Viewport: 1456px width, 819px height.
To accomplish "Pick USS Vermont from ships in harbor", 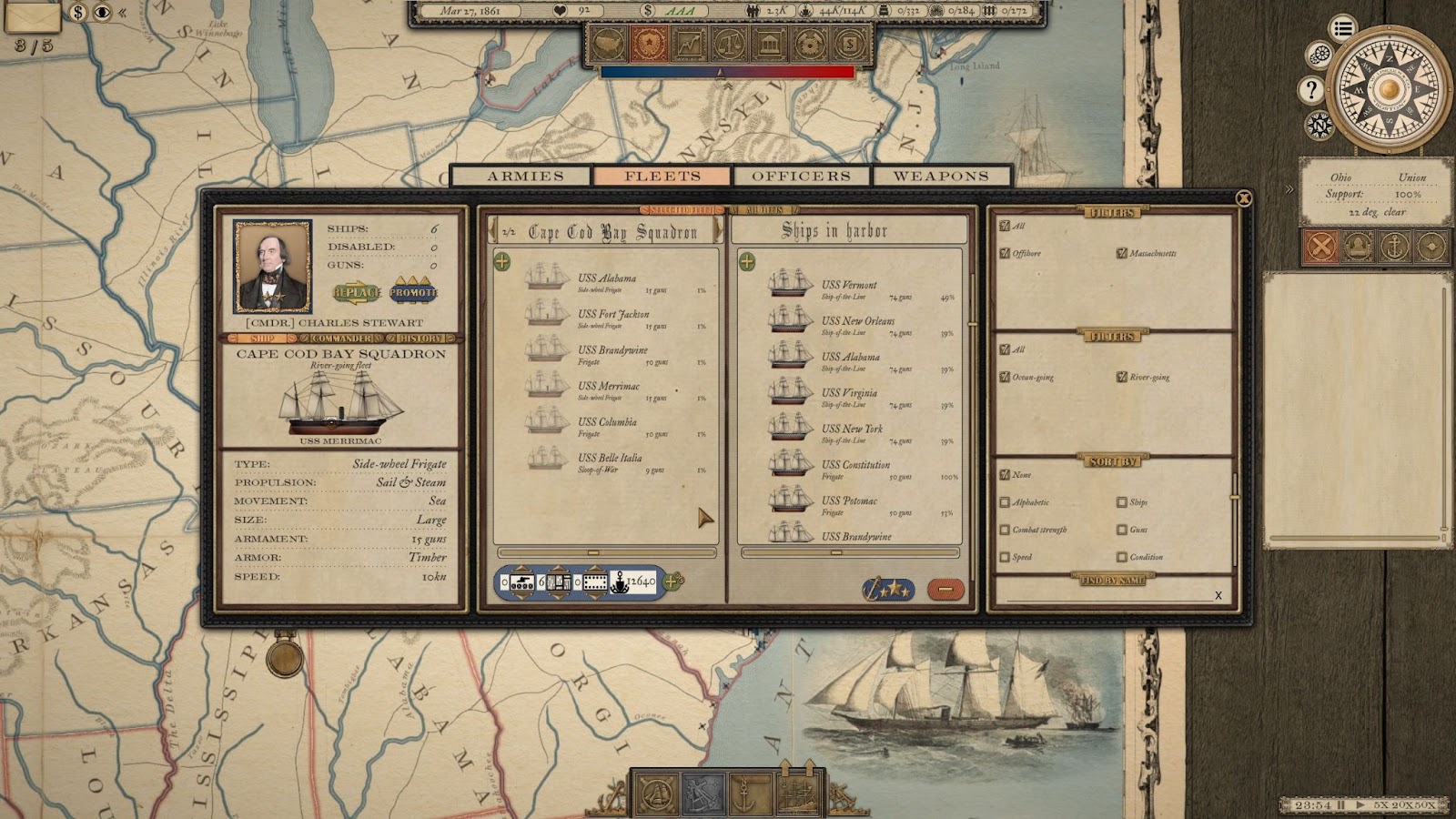I will (x=848, y=285).
